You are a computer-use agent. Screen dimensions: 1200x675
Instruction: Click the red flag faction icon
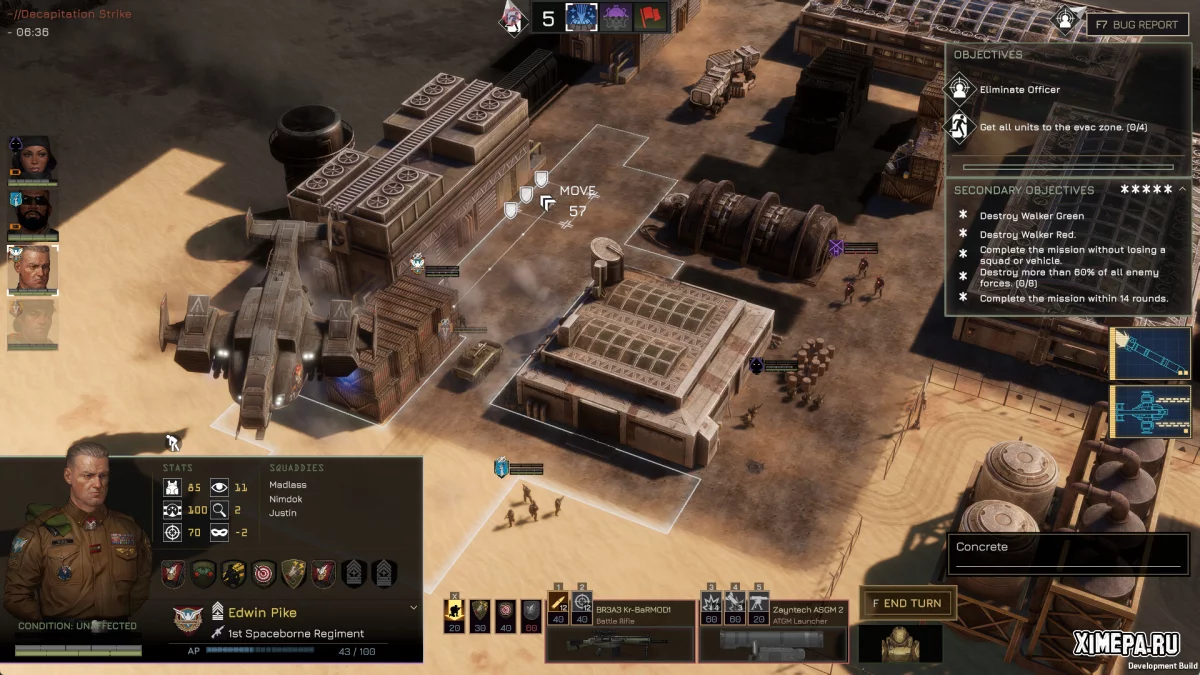[x=650, y=17]
